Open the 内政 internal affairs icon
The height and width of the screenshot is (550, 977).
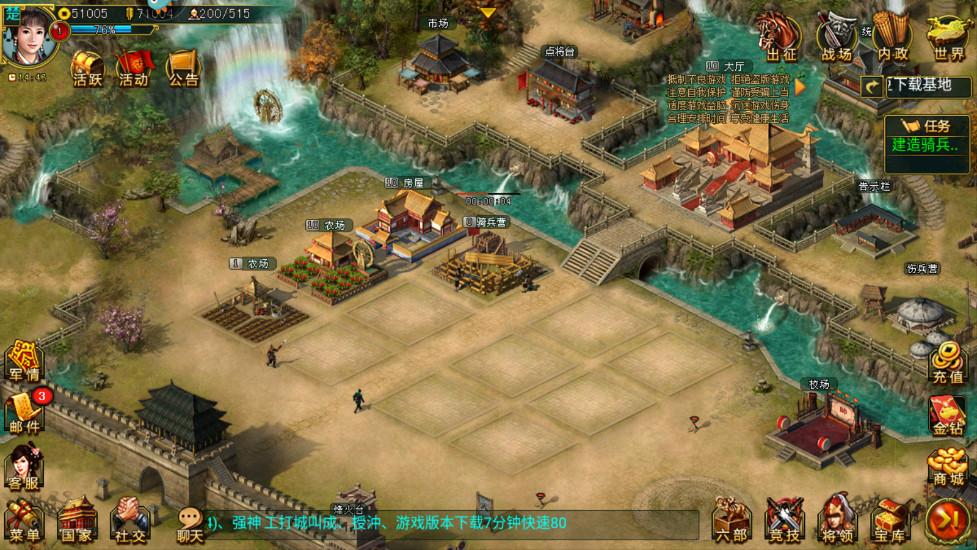[x=892, y=38]
